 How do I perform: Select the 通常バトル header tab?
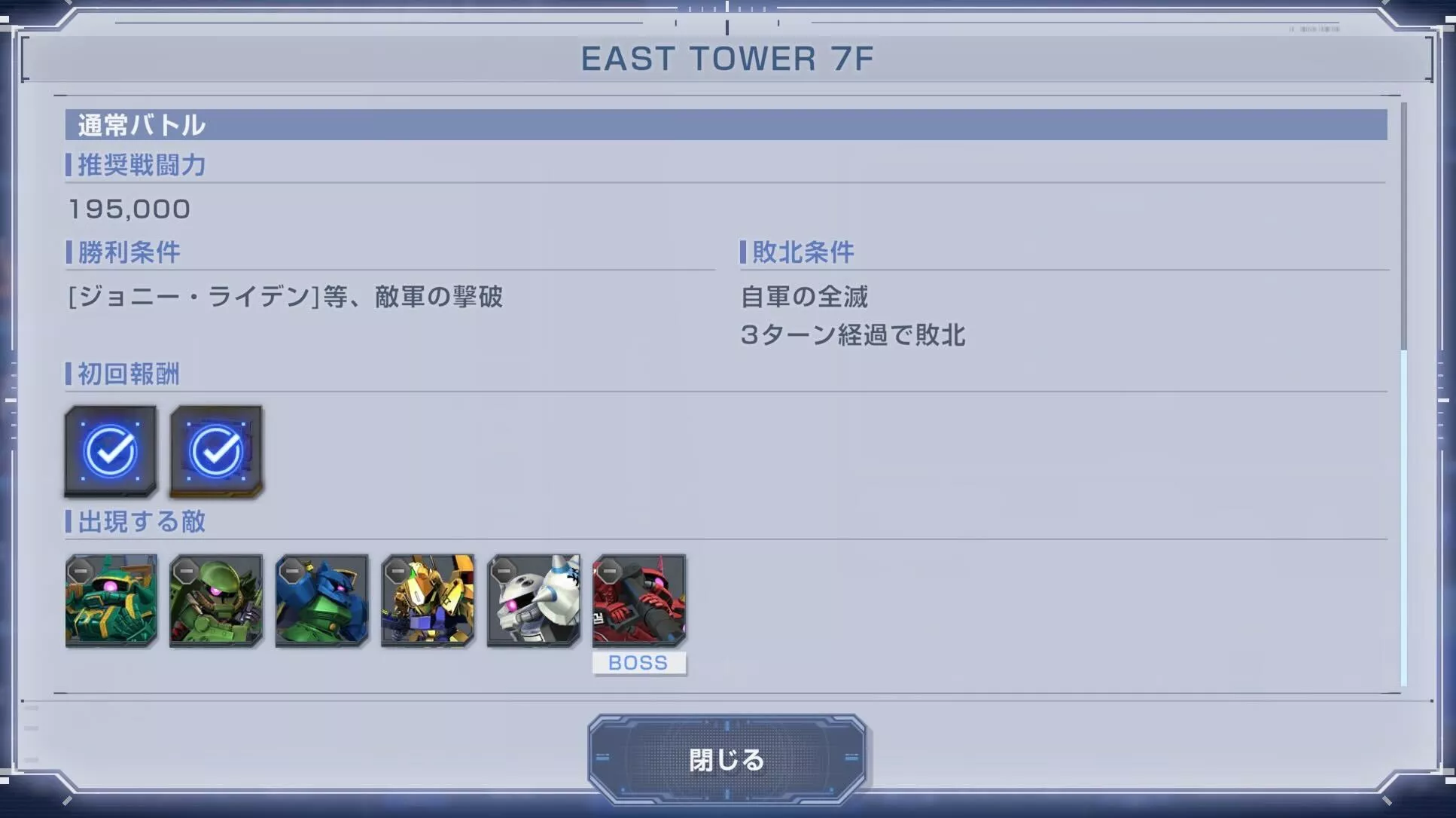click(139, 125)
